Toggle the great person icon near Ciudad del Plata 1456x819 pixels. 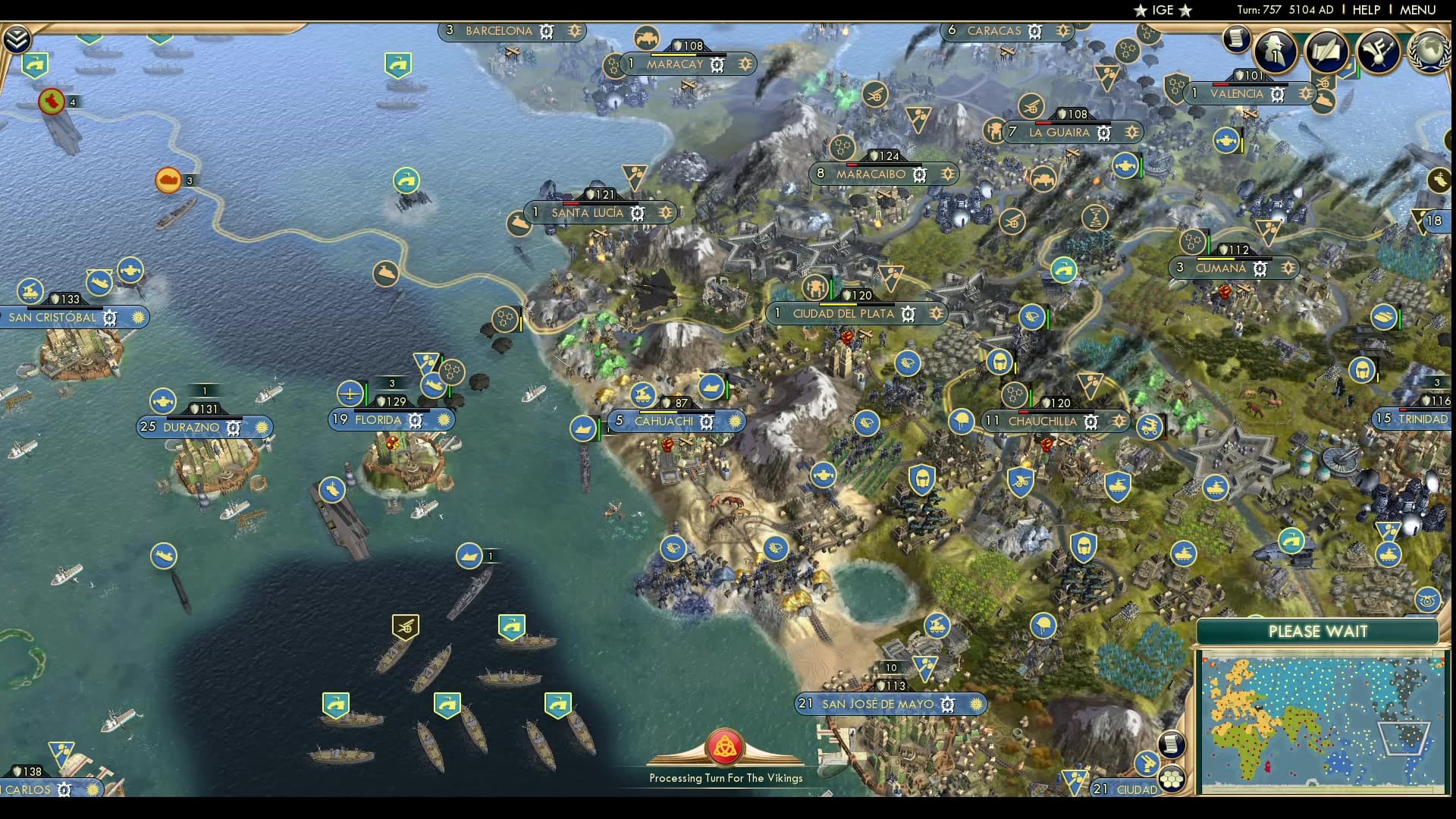(x=815, y=287)
